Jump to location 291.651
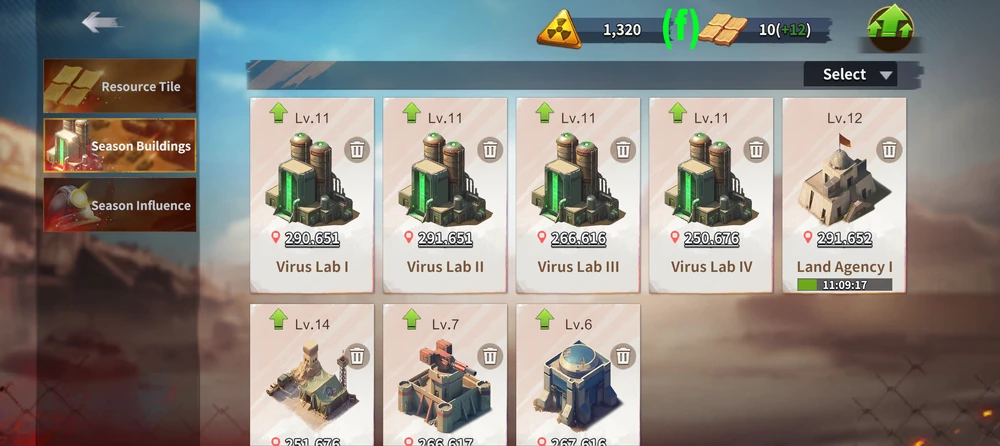1000x446 pixels. (x=445, y=239)
